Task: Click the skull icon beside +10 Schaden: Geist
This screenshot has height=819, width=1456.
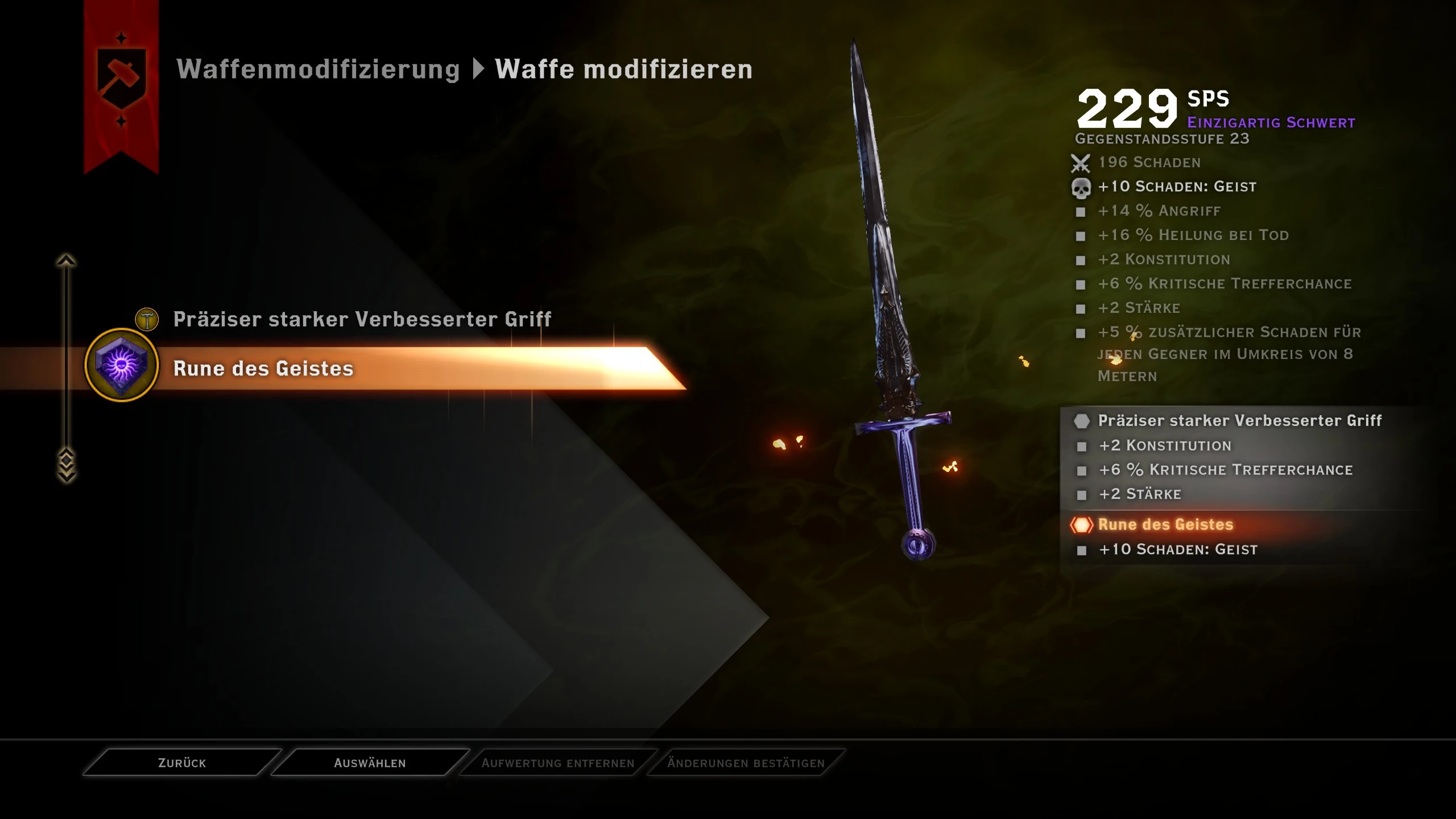Action: [x=1082, y=187]
